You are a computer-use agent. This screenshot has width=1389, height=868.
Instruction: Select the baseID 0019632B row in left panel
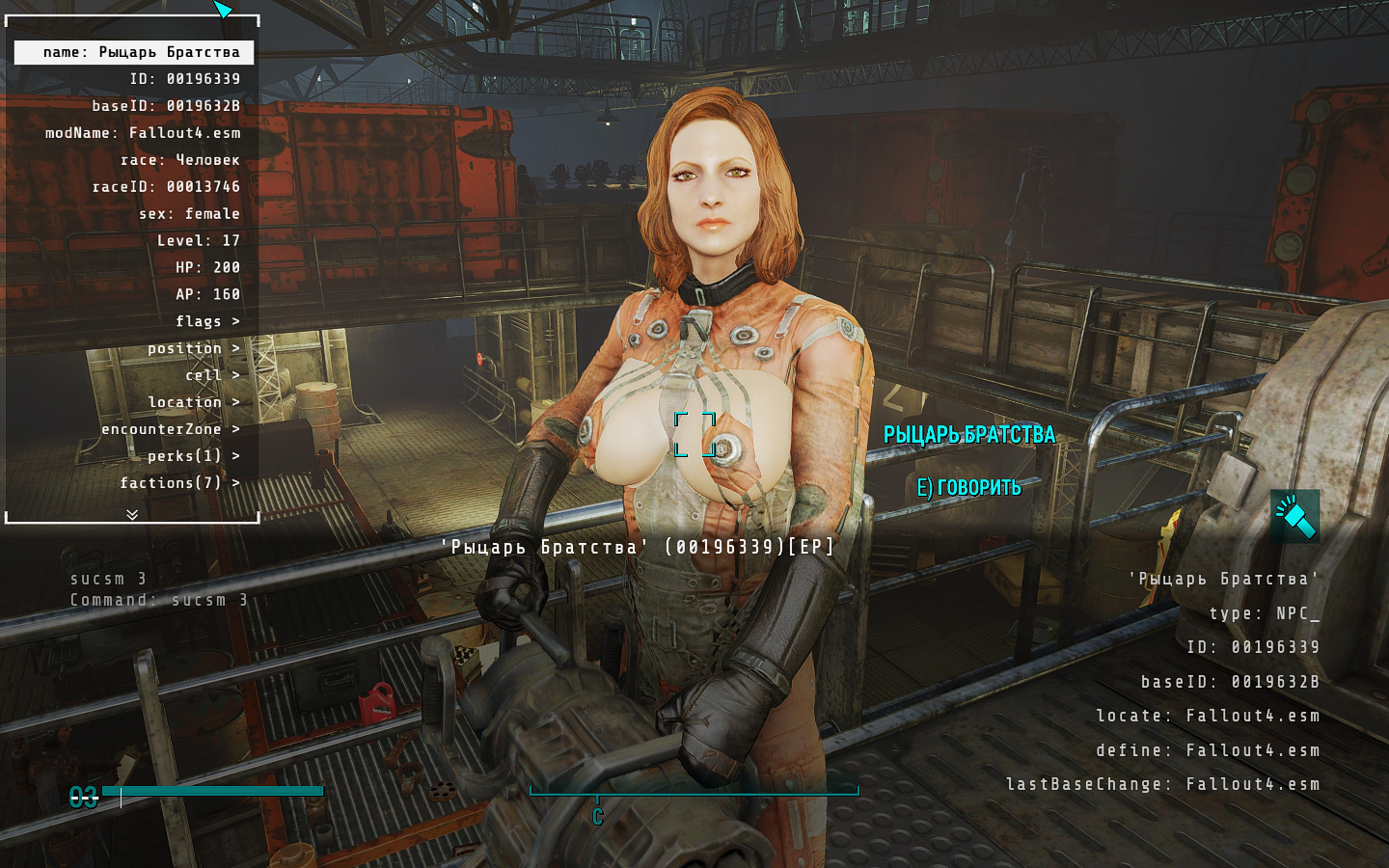[166, 106]
